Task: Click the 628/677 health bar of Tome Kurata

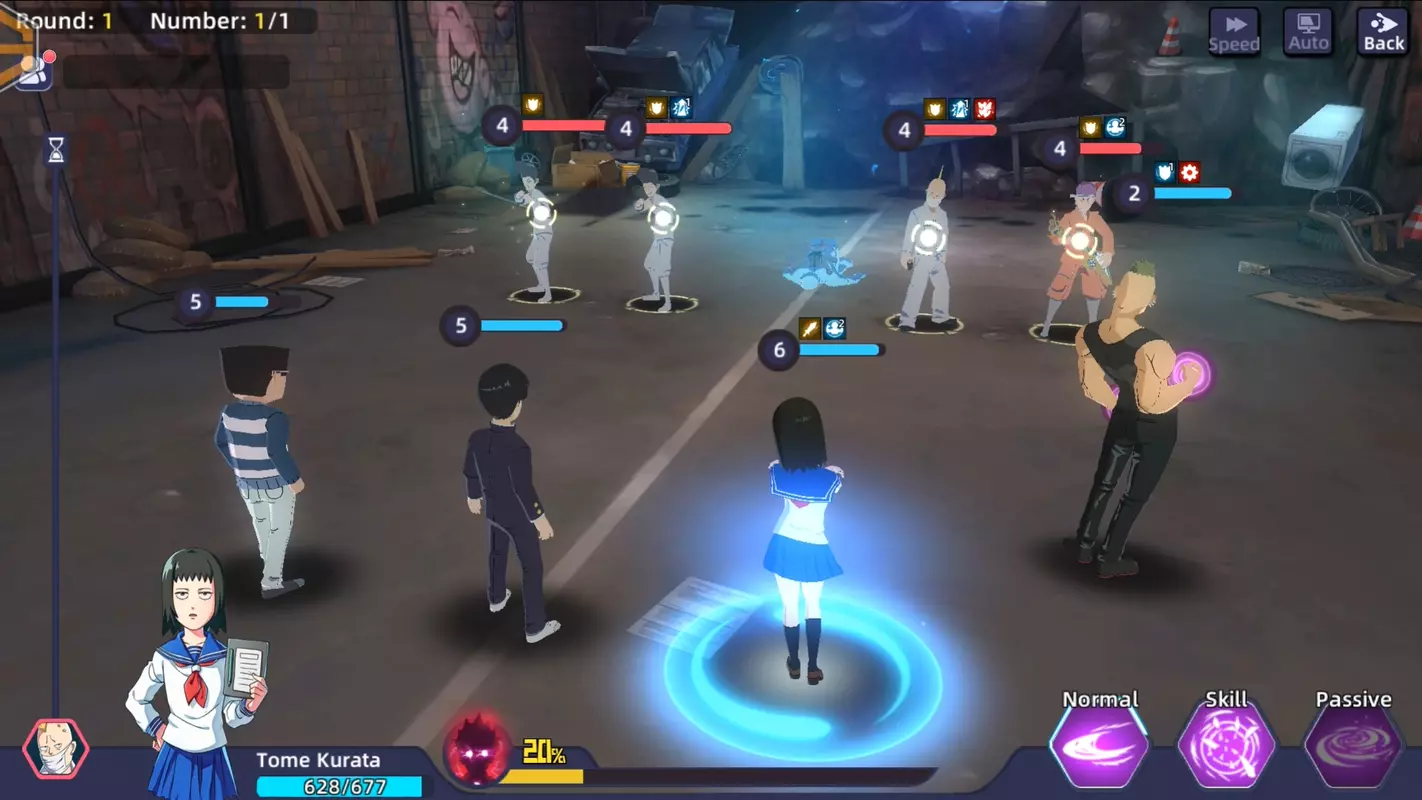Action: pos(342,788)
